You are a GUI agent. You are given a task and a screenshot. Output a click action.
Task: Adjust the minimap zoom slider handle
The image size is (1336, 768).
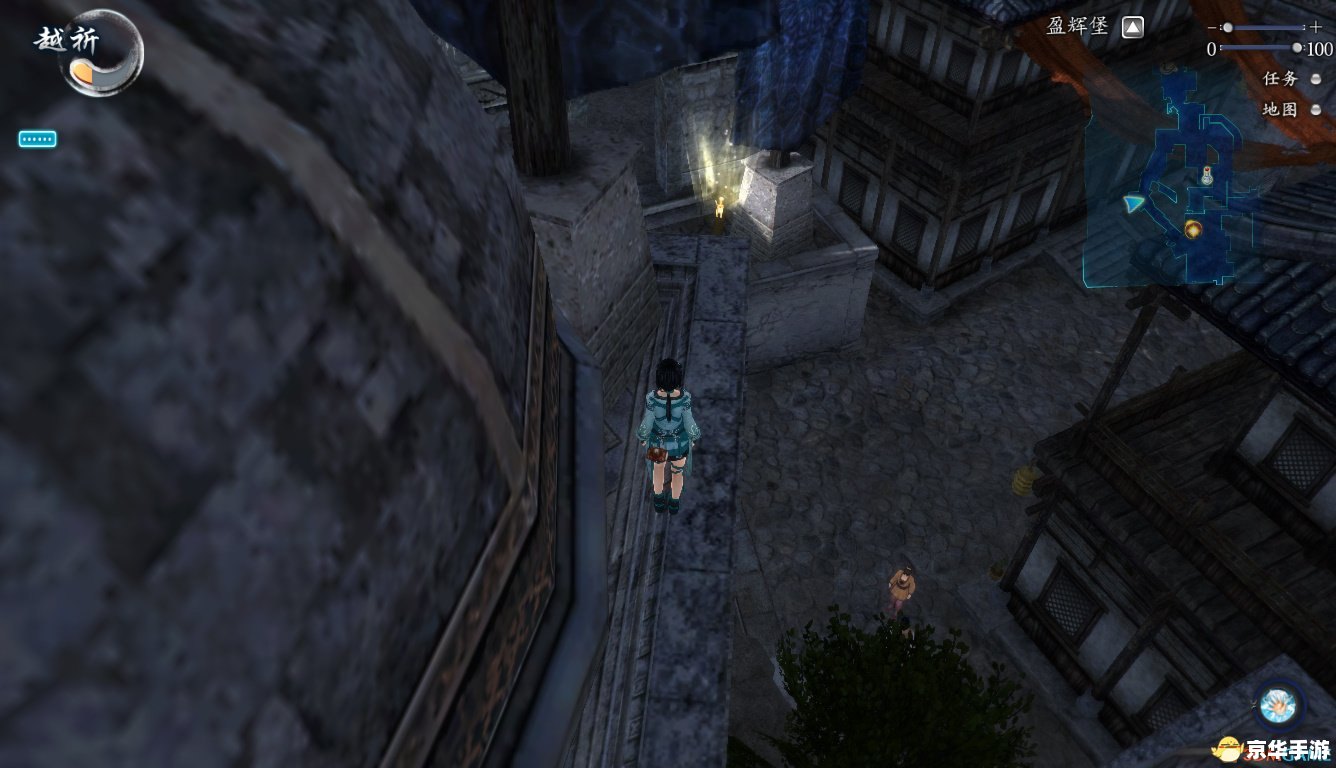(x=1228, y=28)
